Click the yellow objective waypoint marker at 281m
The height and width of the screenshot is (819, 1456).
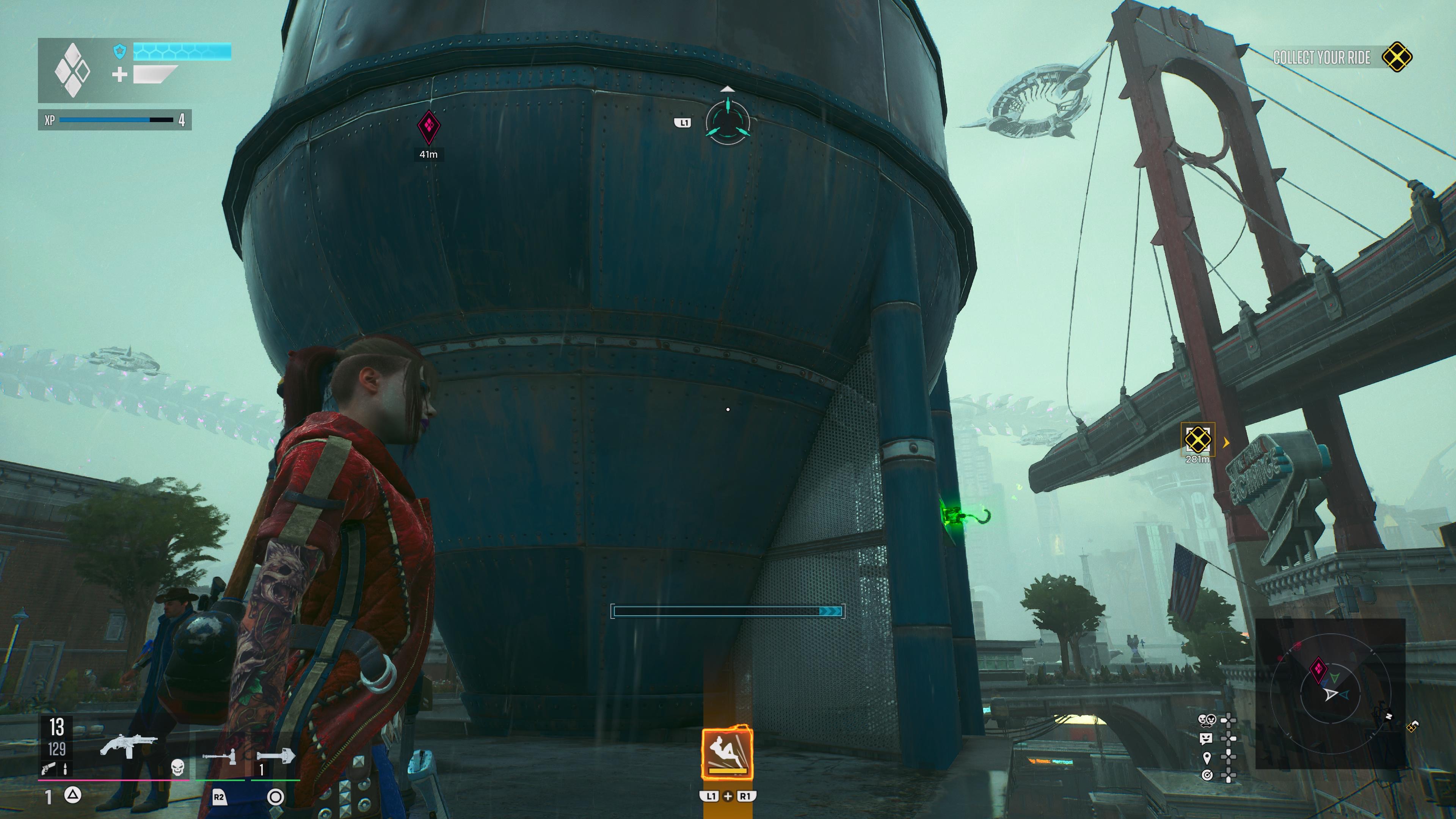(x=1197, y=439)
